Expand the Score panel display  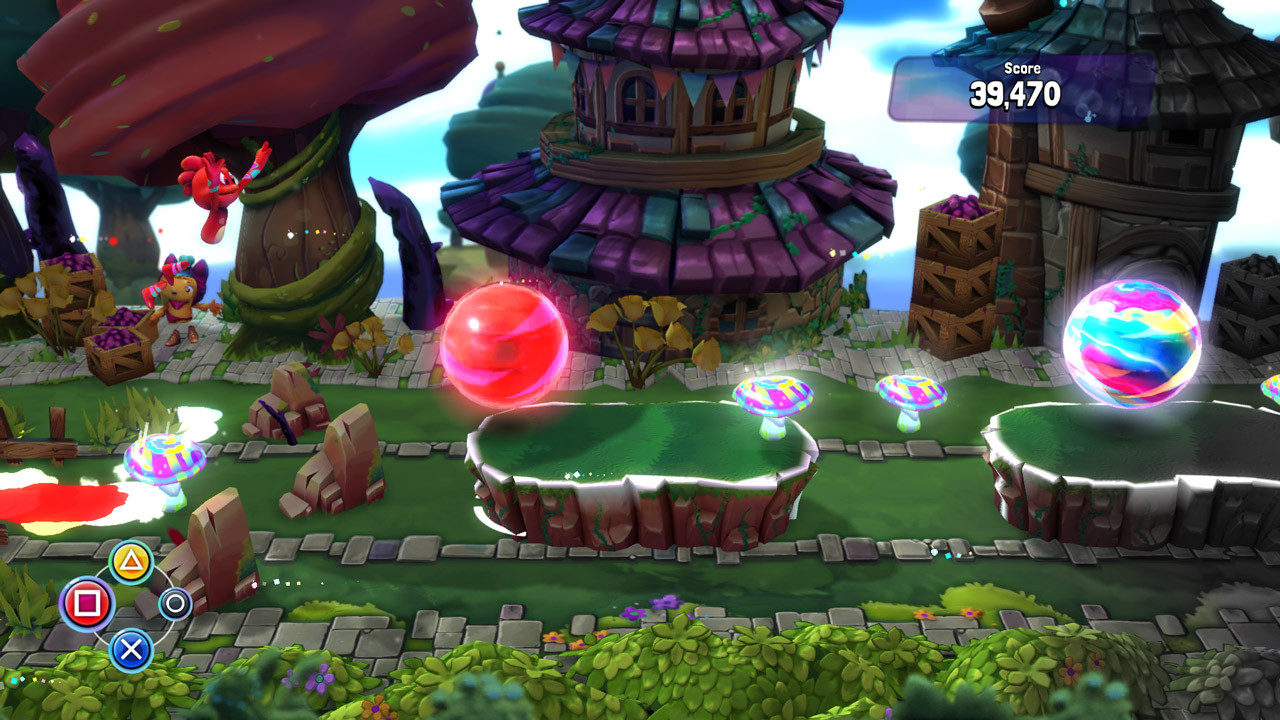pyautogui.click(x=1018, y=88)
